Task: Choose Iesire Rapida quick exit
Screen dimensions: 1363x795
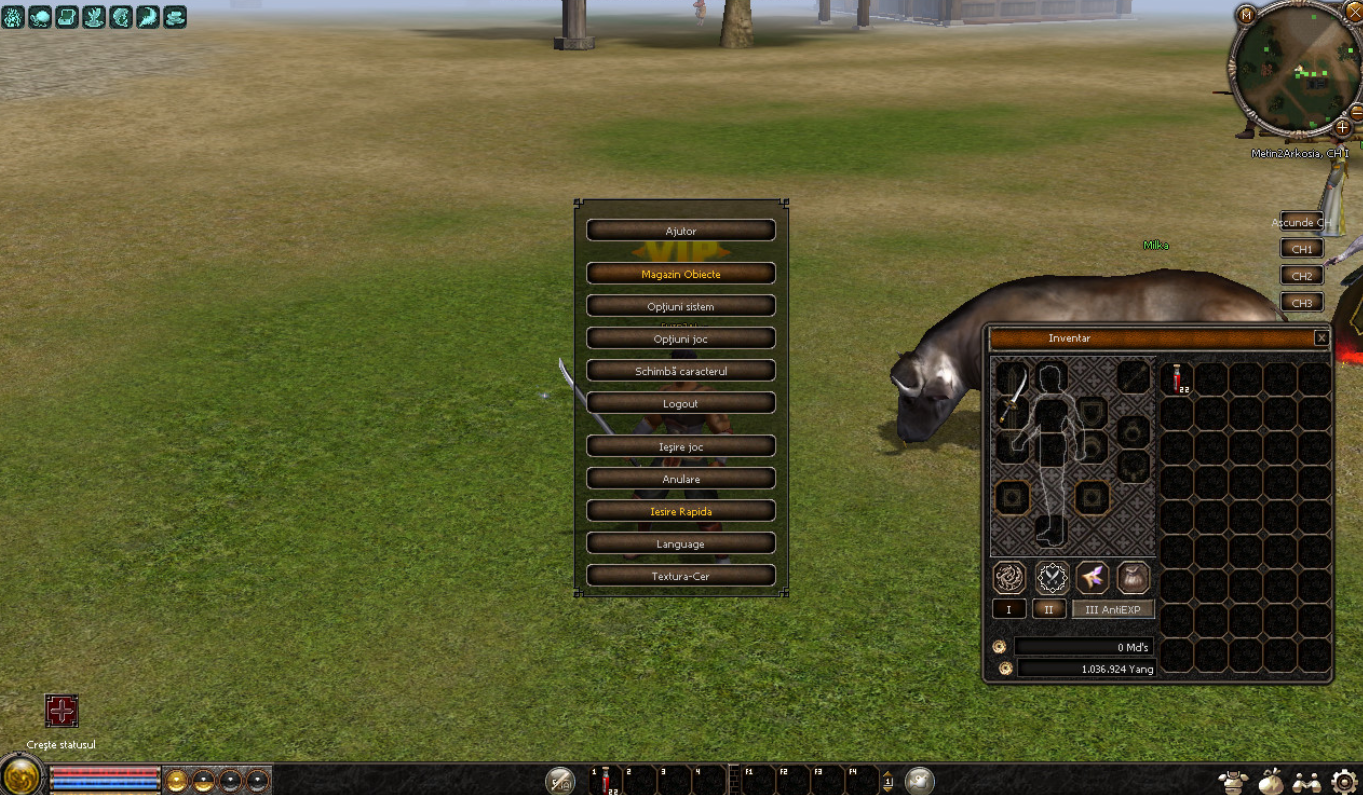Action: (680, 511)
